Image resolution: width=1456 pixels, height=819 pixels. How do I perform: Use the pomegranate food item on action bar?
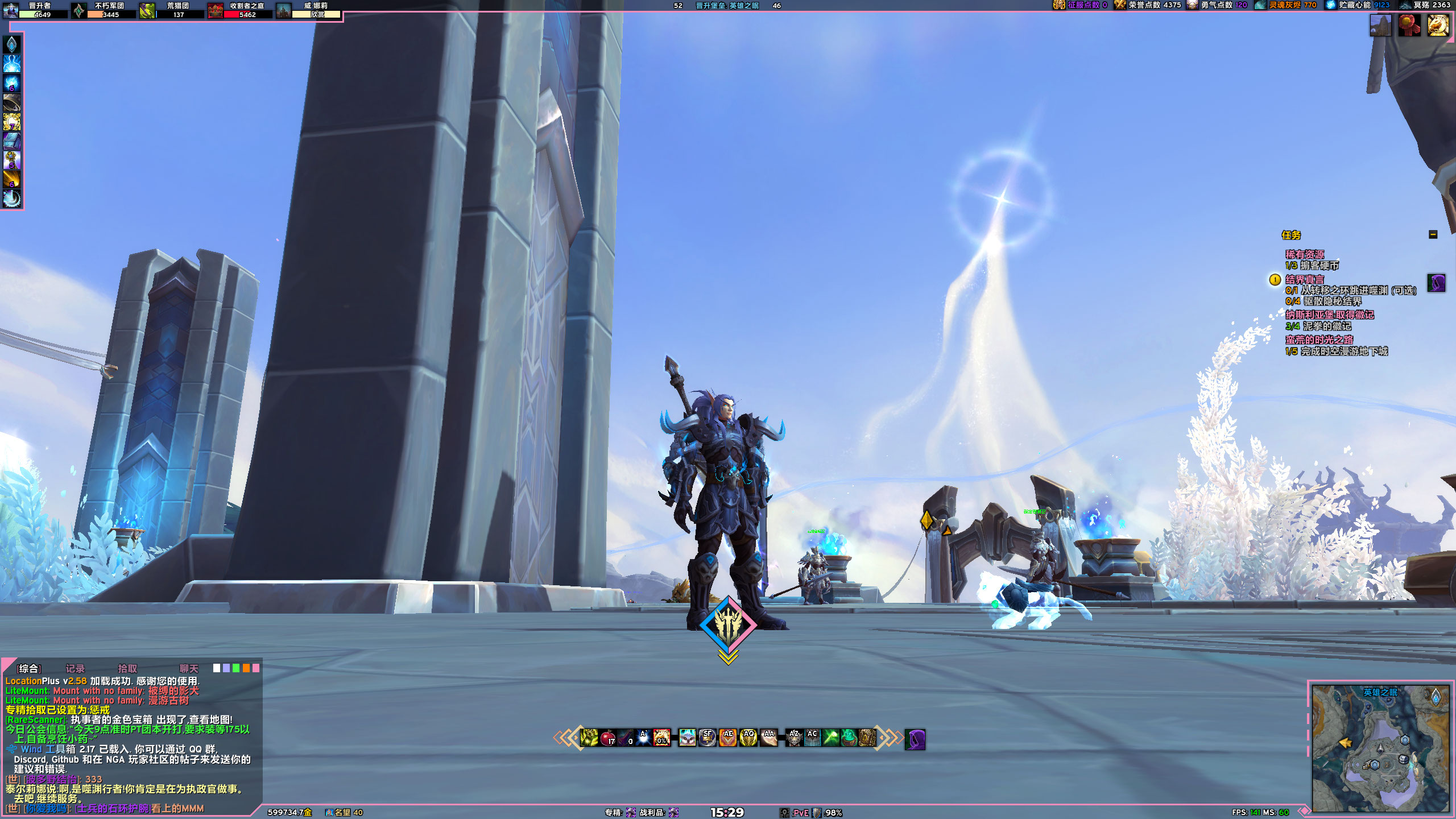click(607, 738)
